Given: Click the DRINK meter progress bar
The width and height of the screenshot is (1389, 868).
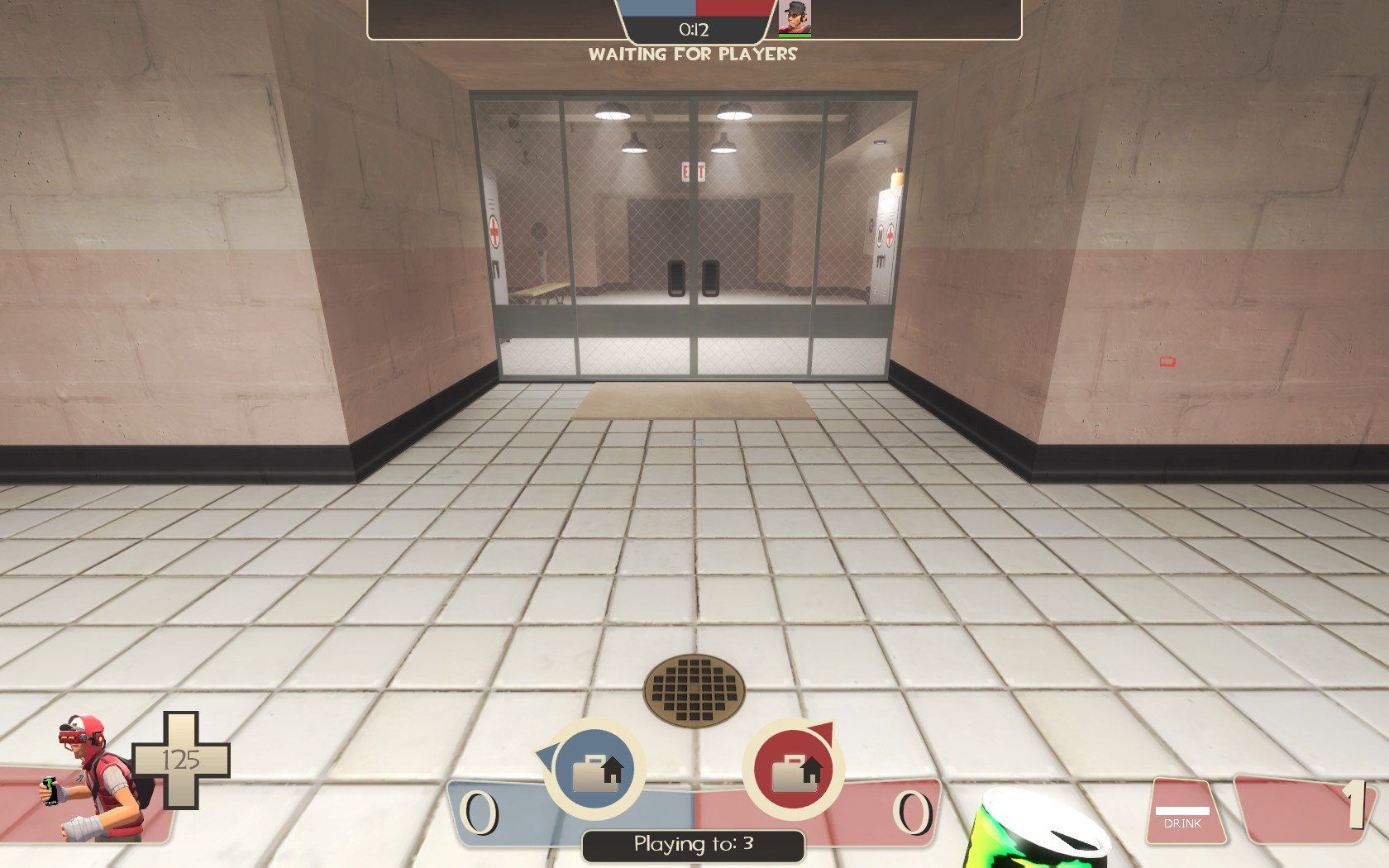Looking at the screenshot, I should point(1183,809).
